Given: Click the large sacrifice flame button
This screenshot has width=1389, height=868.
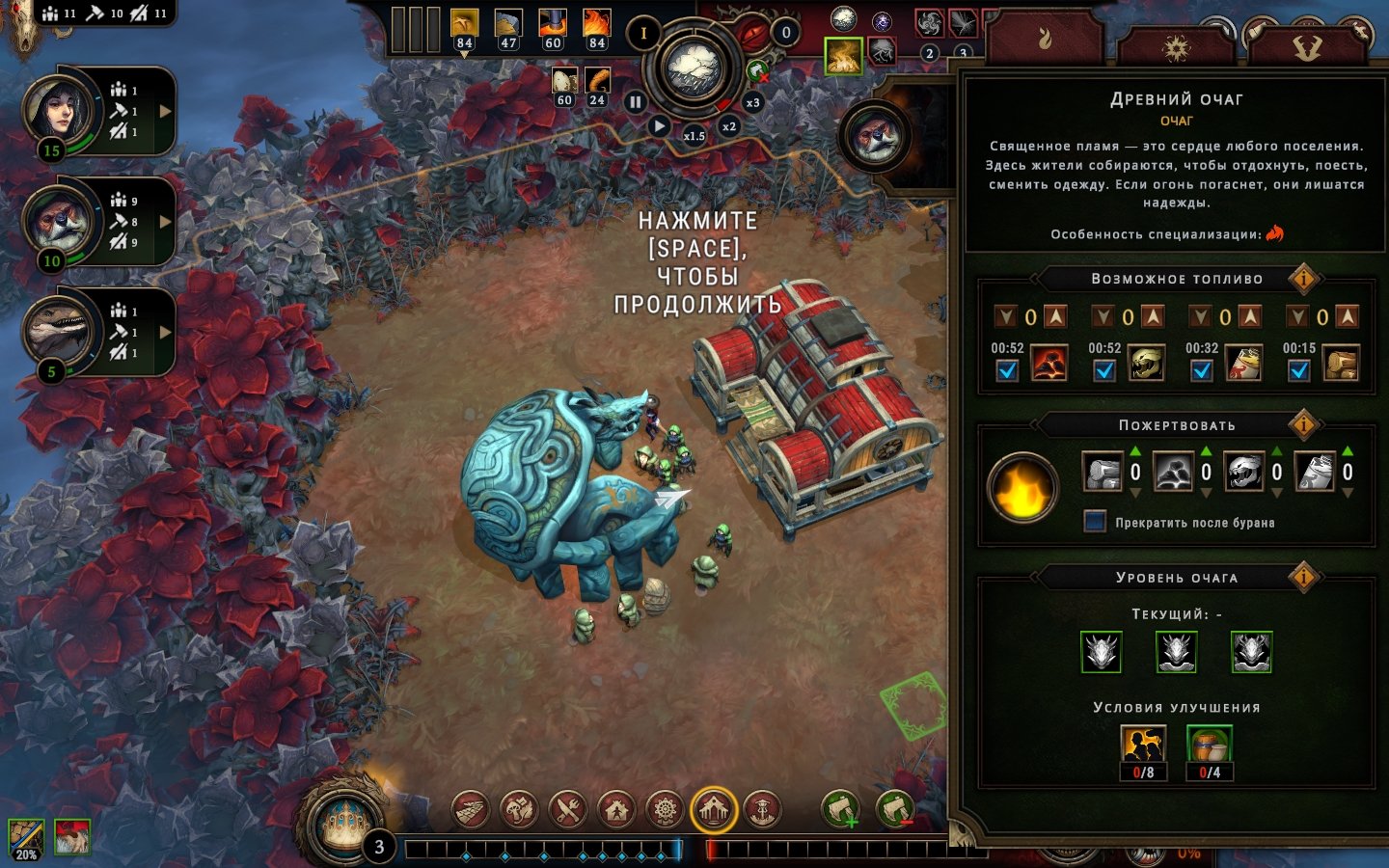Looking at the screenshot, I should [x=1022, y=488].
